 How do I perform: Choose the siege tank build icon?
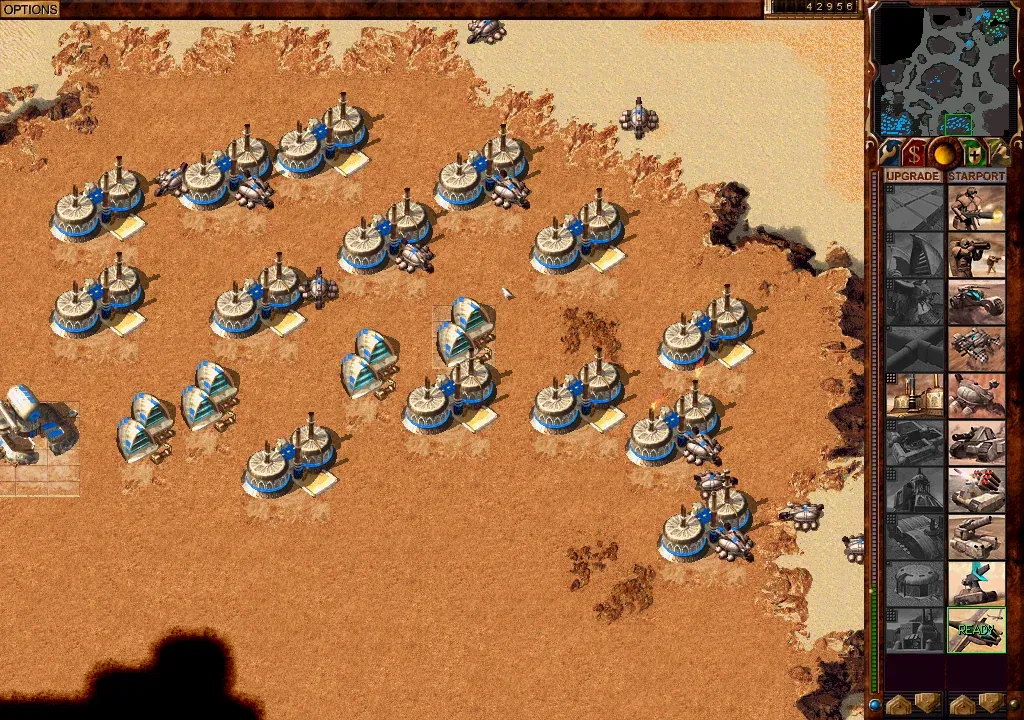pos(976,537)
